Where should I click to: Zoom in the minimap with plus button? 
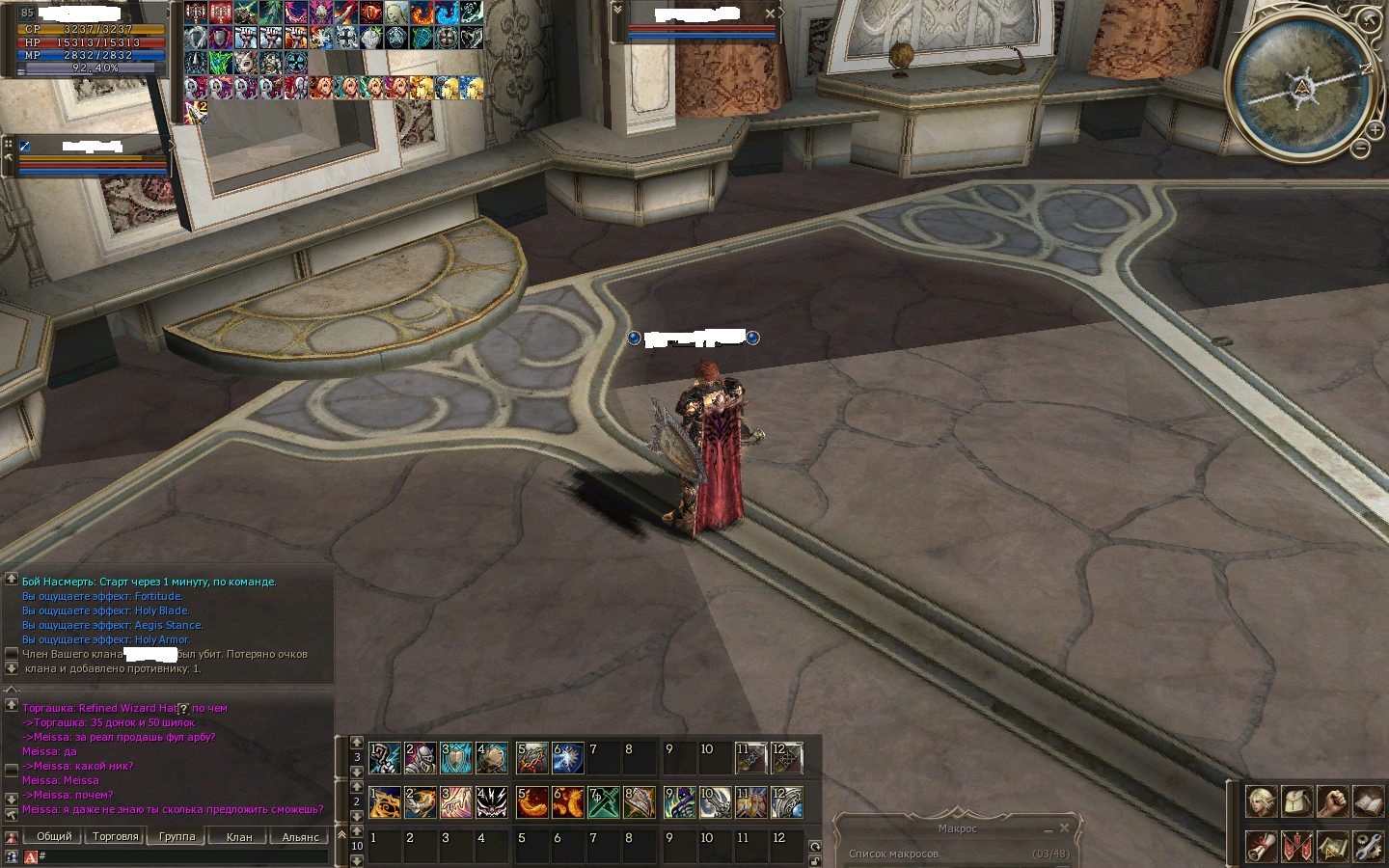1375,129
